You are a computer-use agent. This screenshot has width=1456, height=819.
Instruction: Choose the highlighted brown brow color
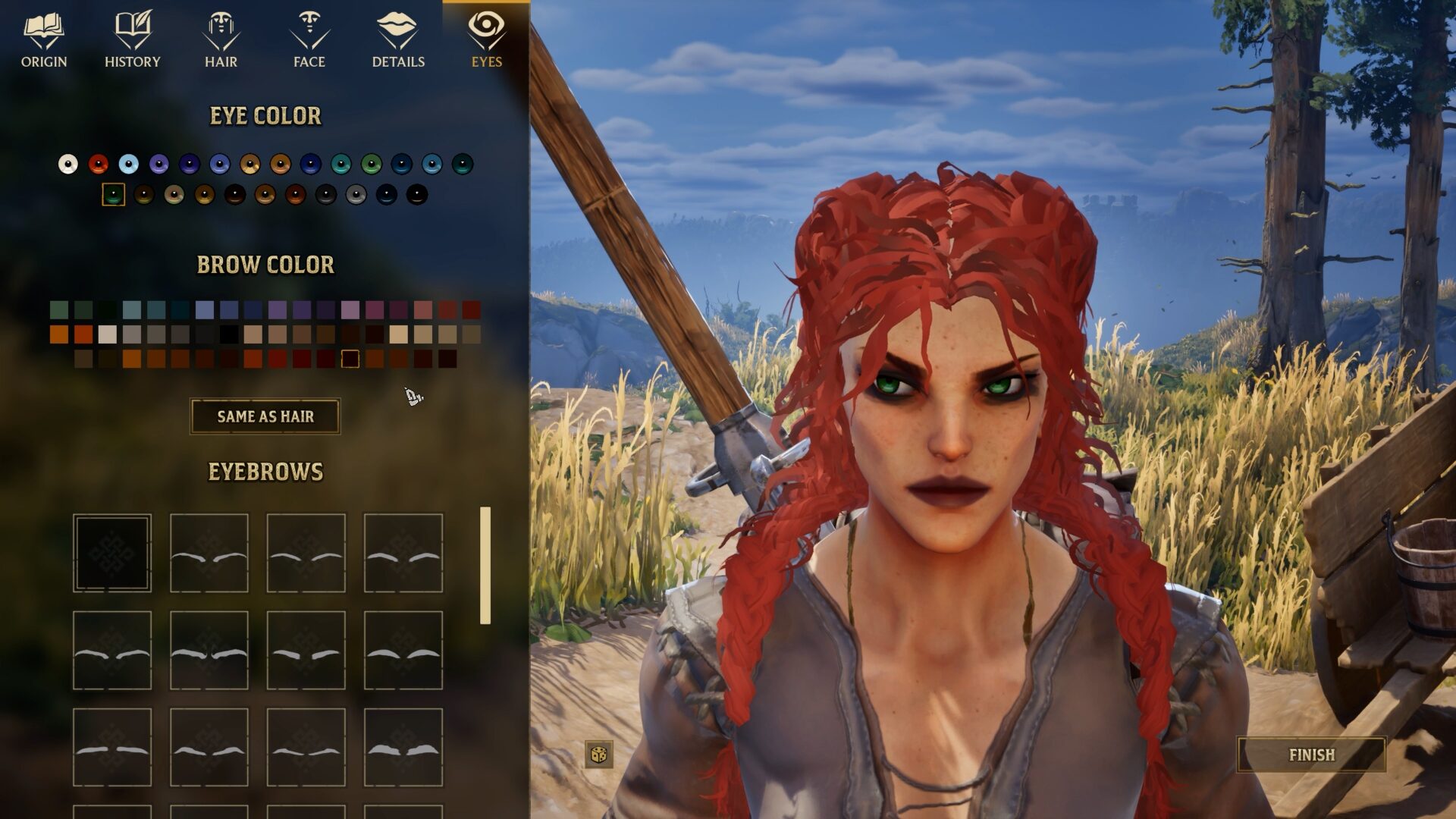349,359
